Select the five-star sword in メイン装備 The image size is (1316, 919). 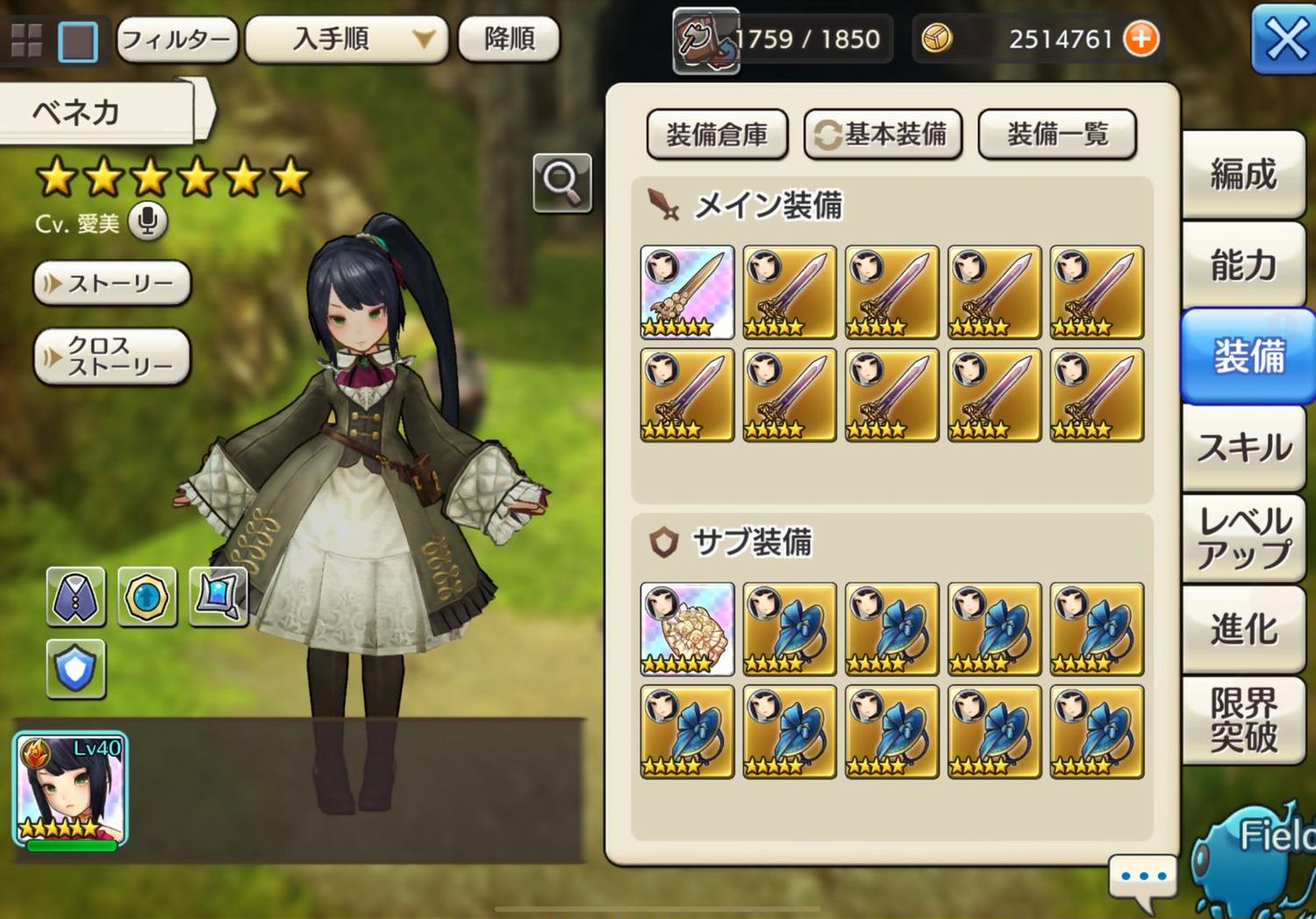(687, 292)
